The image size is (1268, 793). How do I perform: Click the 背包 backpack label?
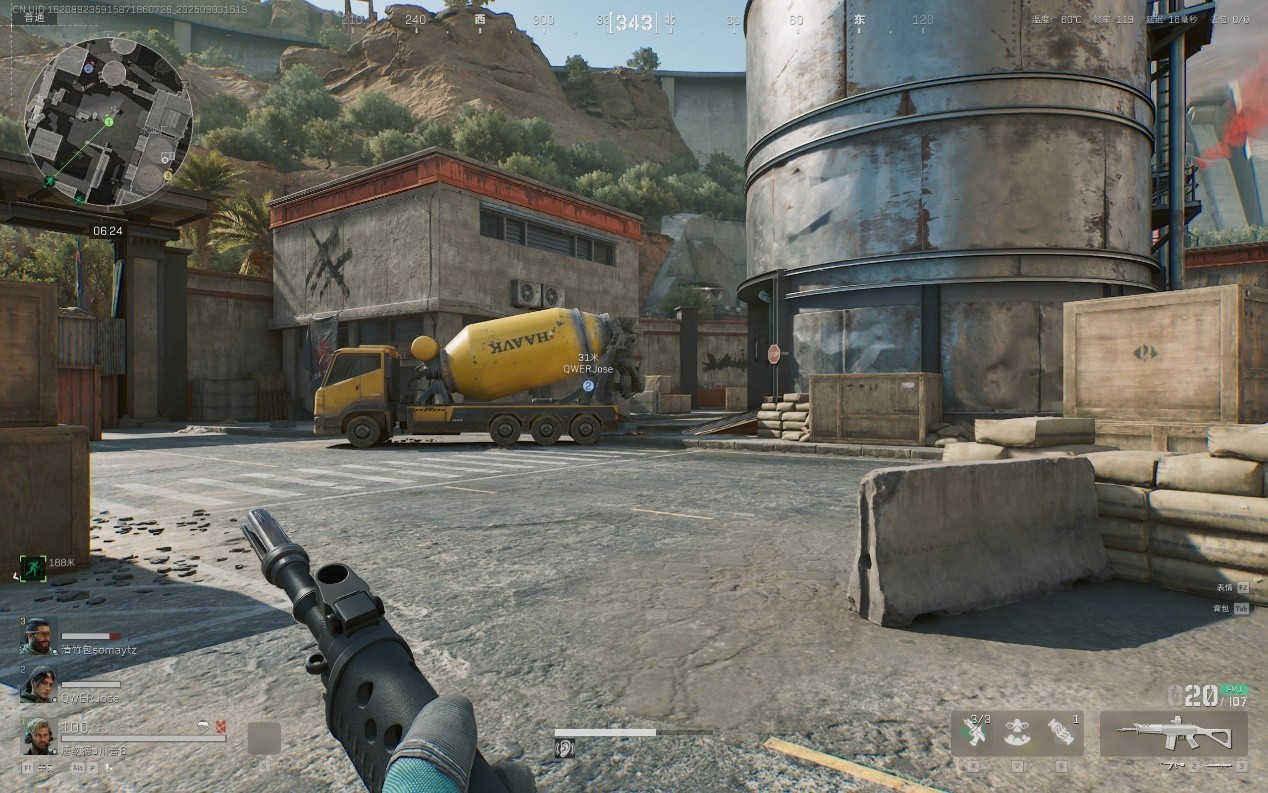coord(1222,608)
